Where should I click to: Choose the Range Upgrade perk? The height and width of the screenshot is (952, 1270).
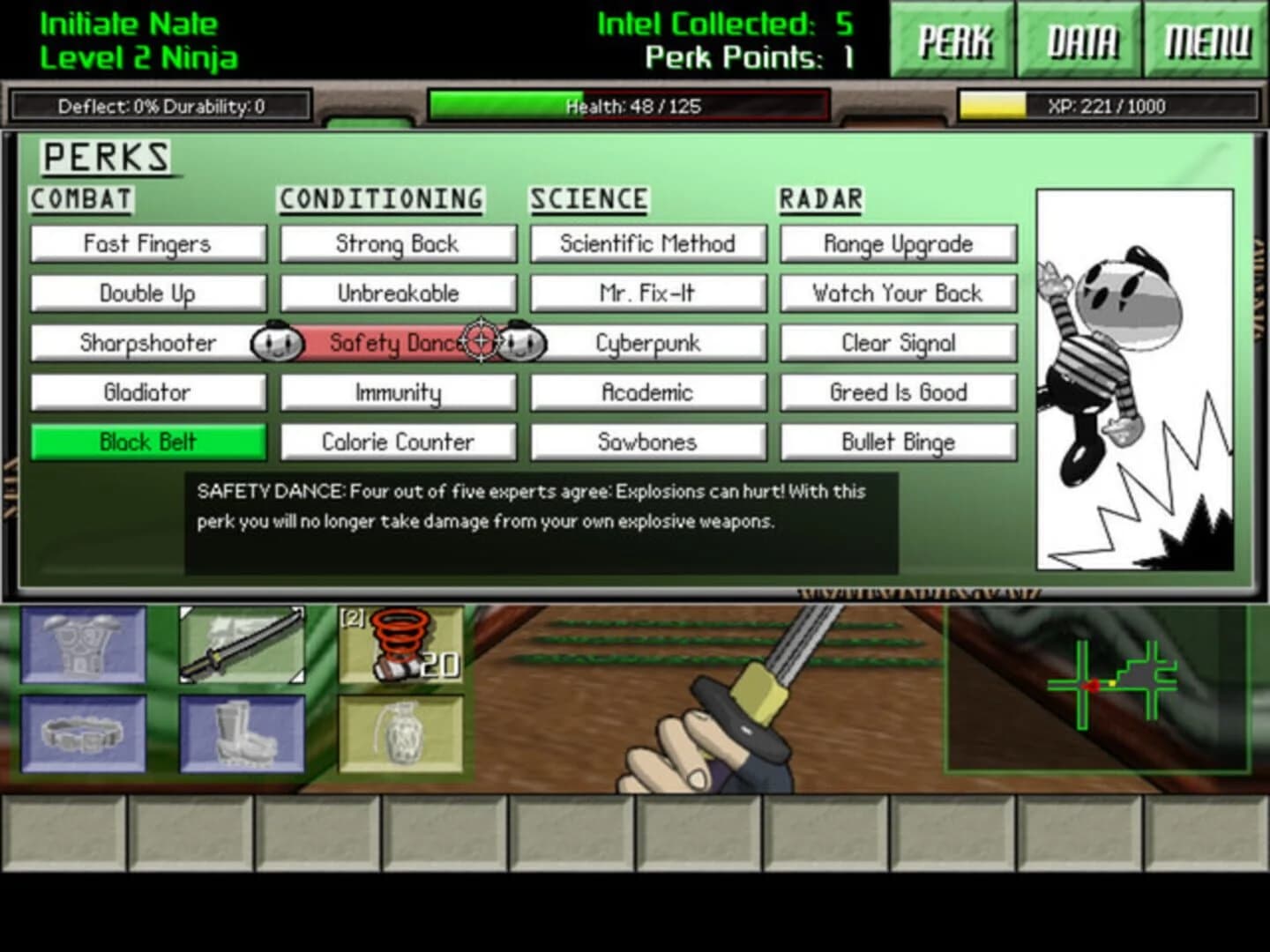tap(898, 244)
